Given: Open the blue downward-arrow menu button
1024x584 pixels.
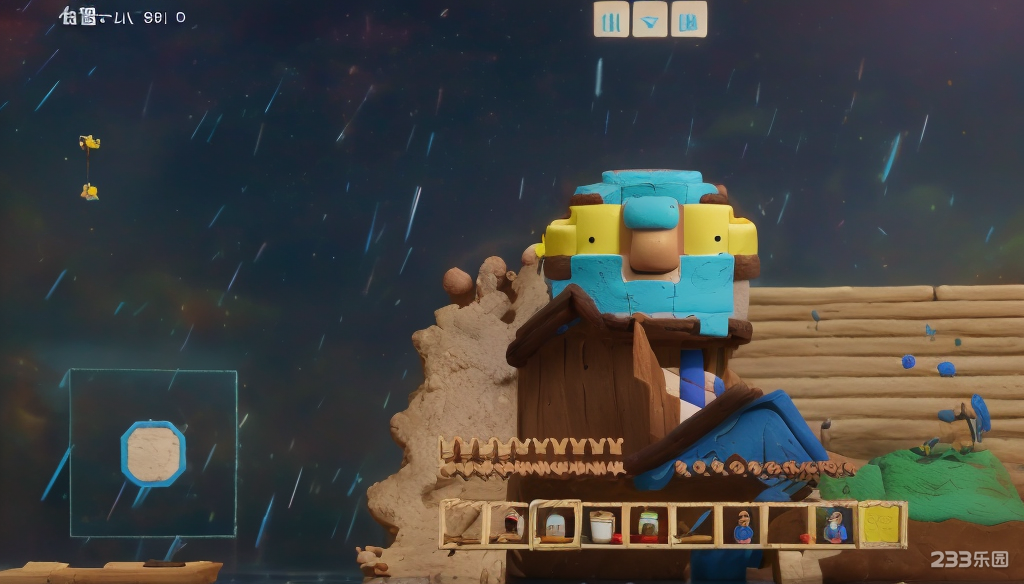Looking at the screenshot, I should tap(650, 19).
